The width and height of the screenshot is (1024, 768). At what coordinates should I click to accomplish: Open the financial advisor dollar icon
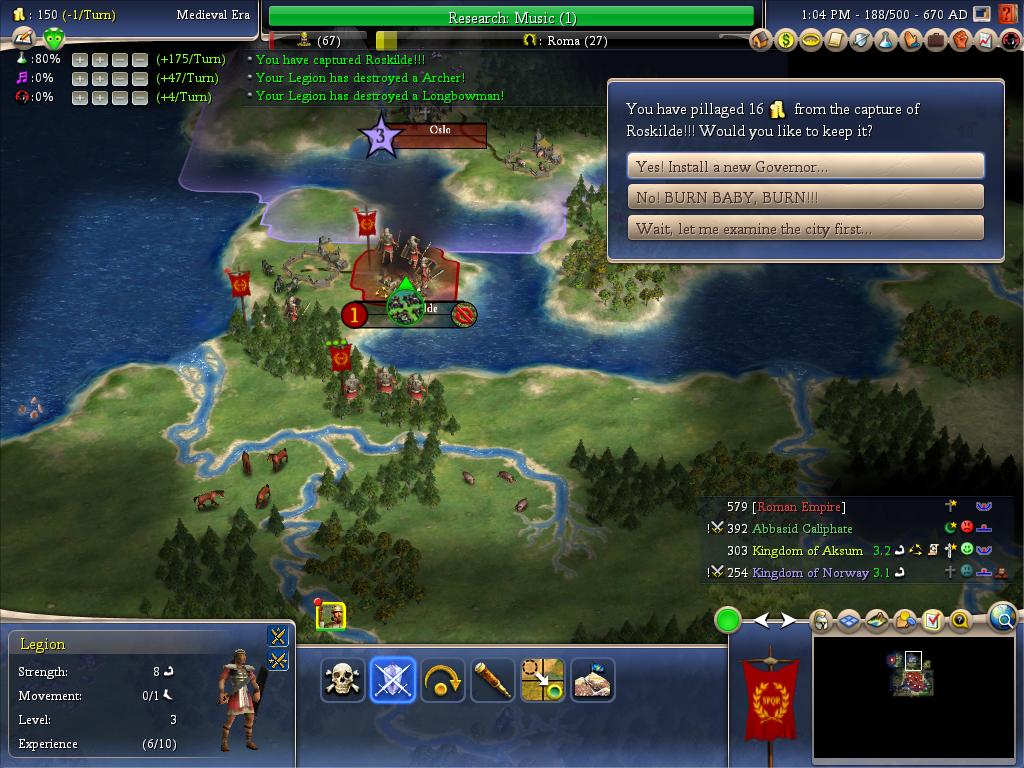pos(786,40)
